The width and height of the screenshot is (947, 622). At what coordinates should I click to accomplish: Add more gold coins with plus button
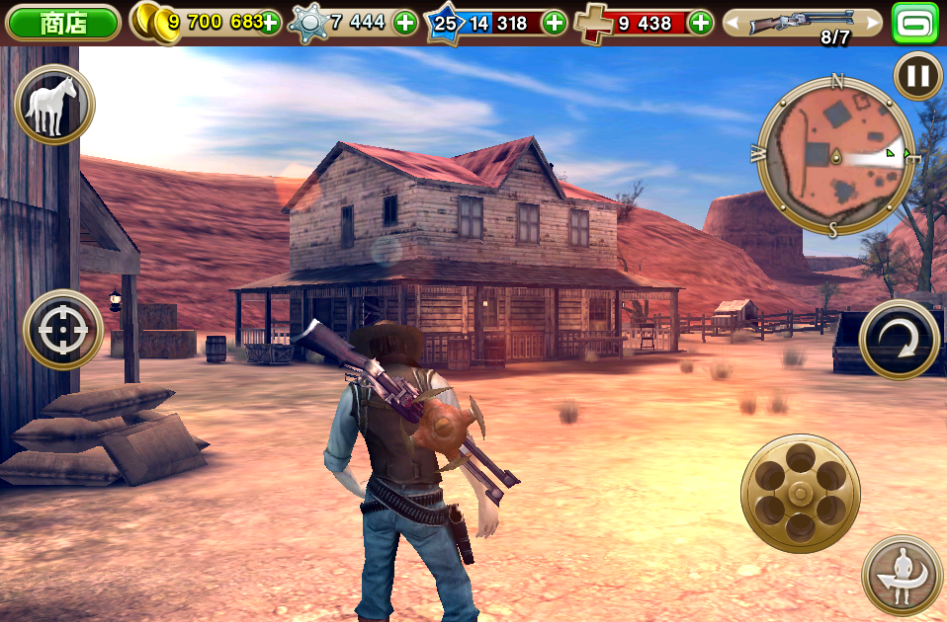coord(269,23)
